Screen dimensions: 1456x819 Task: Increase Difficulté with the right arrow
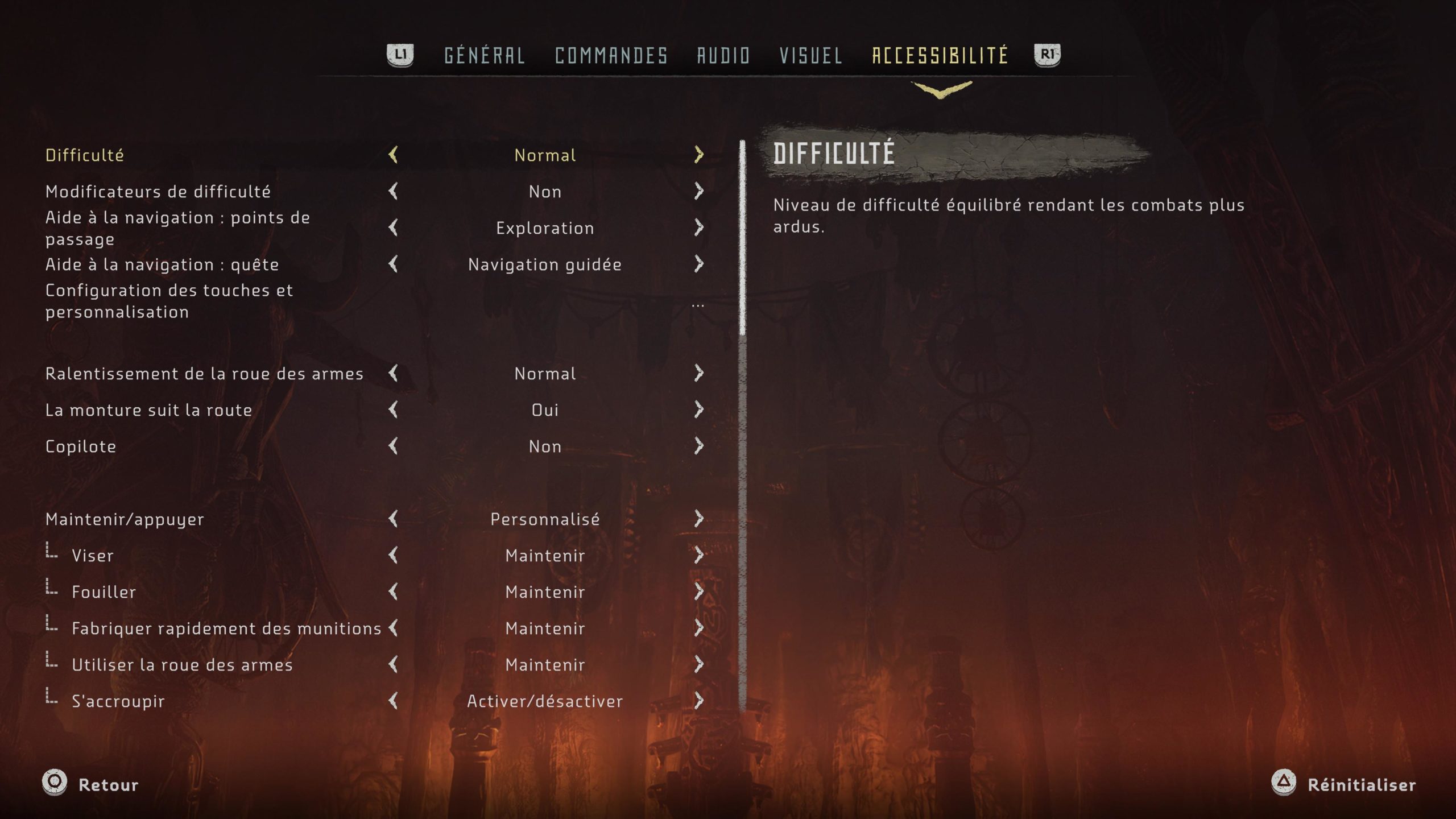pyautogui.click(x=699, y=155)
